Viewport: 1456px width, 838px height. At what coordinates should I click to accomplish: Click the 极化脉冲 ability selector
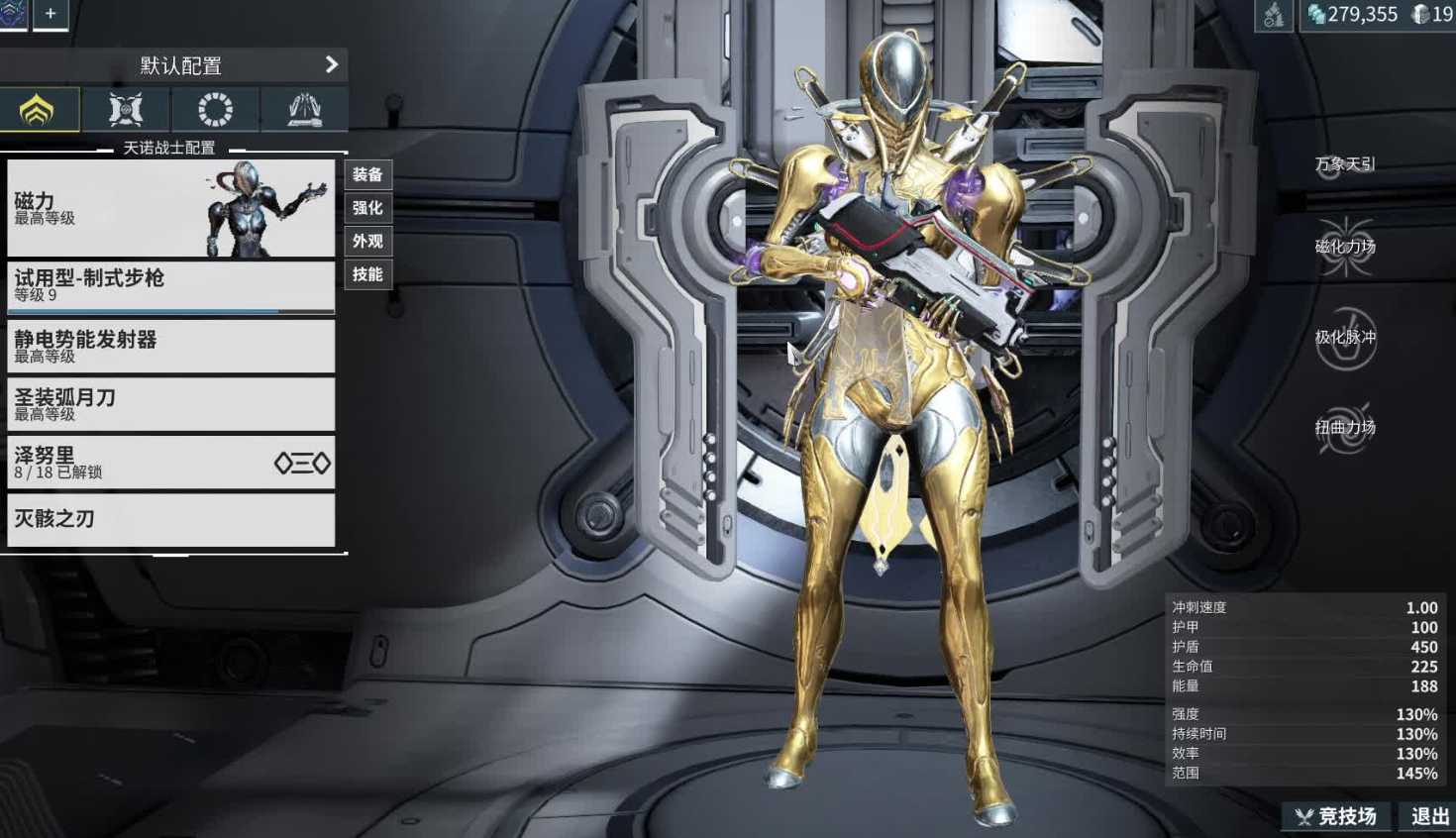pos(1346,339)
